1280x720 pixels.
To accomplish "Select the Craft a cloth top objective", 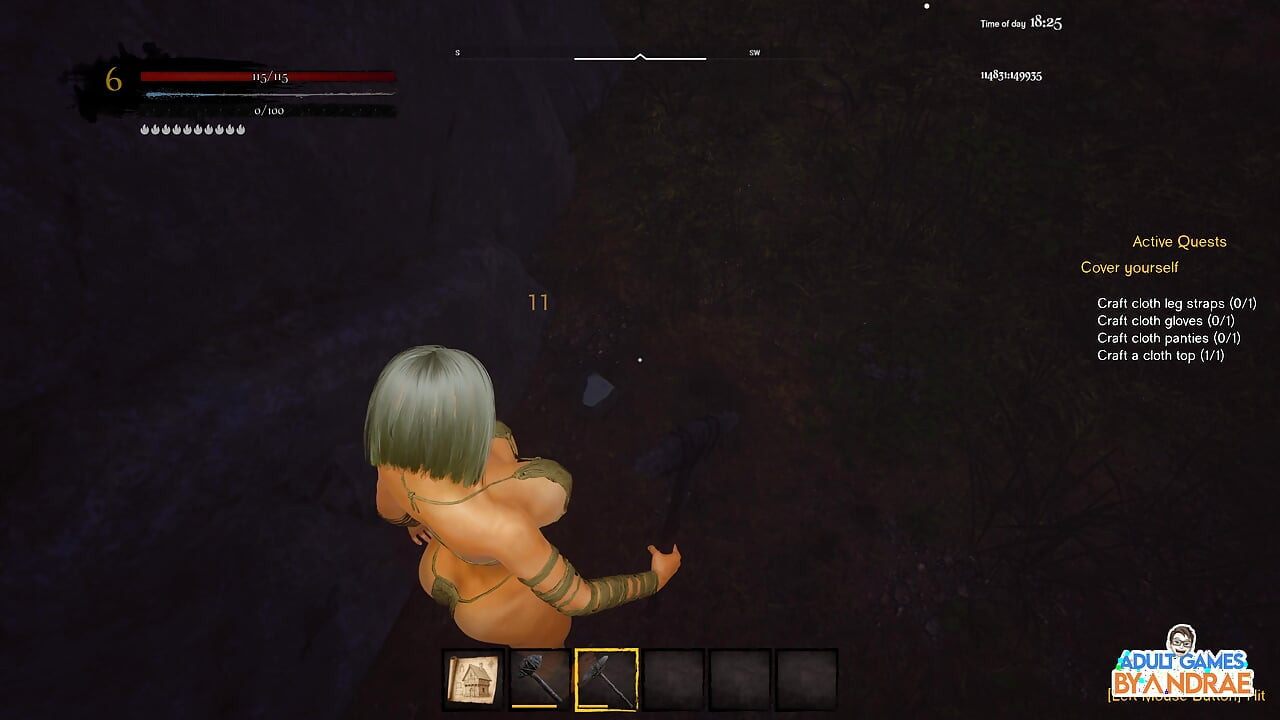I will tap(1160, 355).
